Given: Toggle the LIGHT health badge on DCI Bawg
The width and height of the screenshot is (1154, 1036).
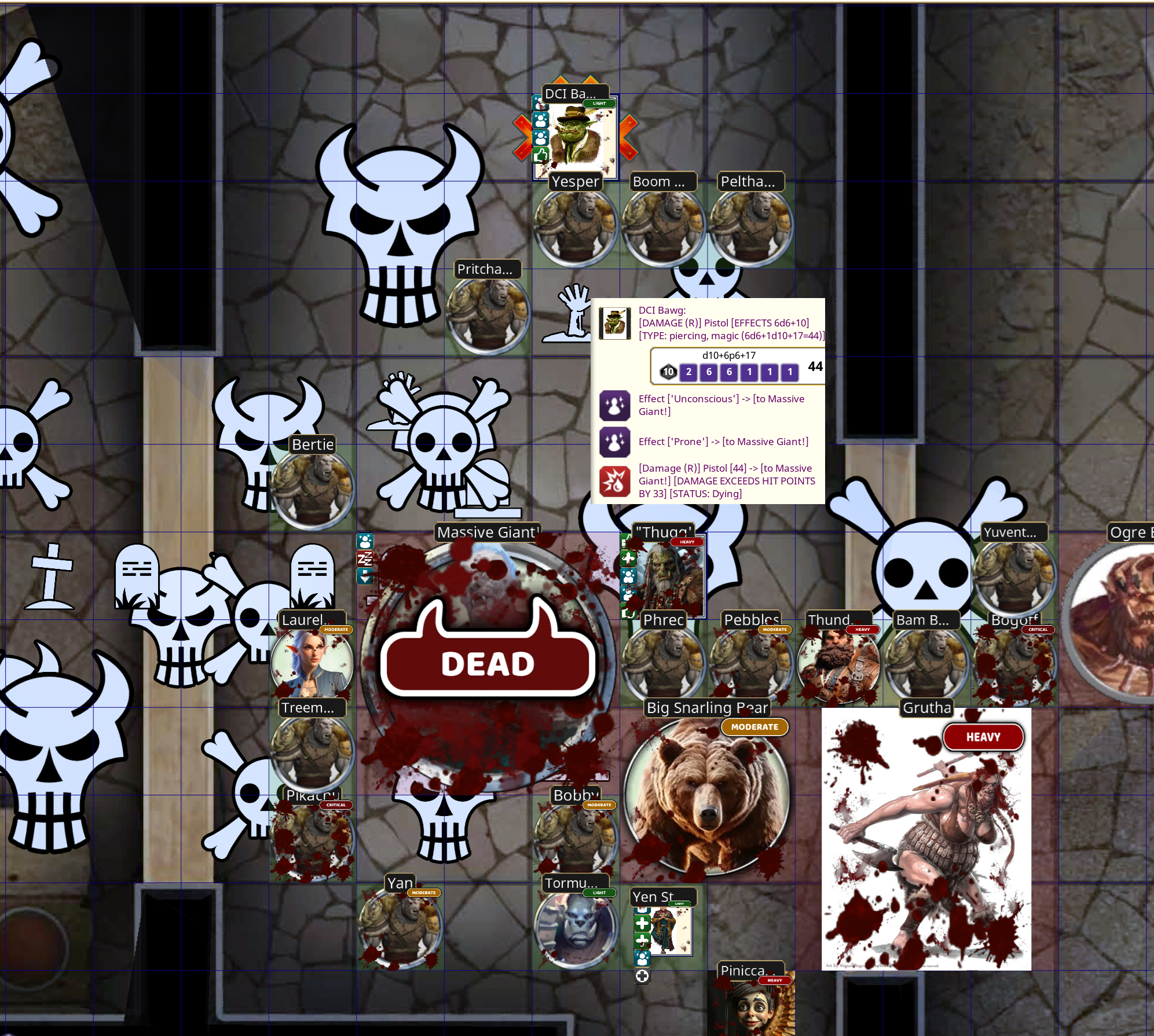Looking at the screenshot, I should coord(599,103).
